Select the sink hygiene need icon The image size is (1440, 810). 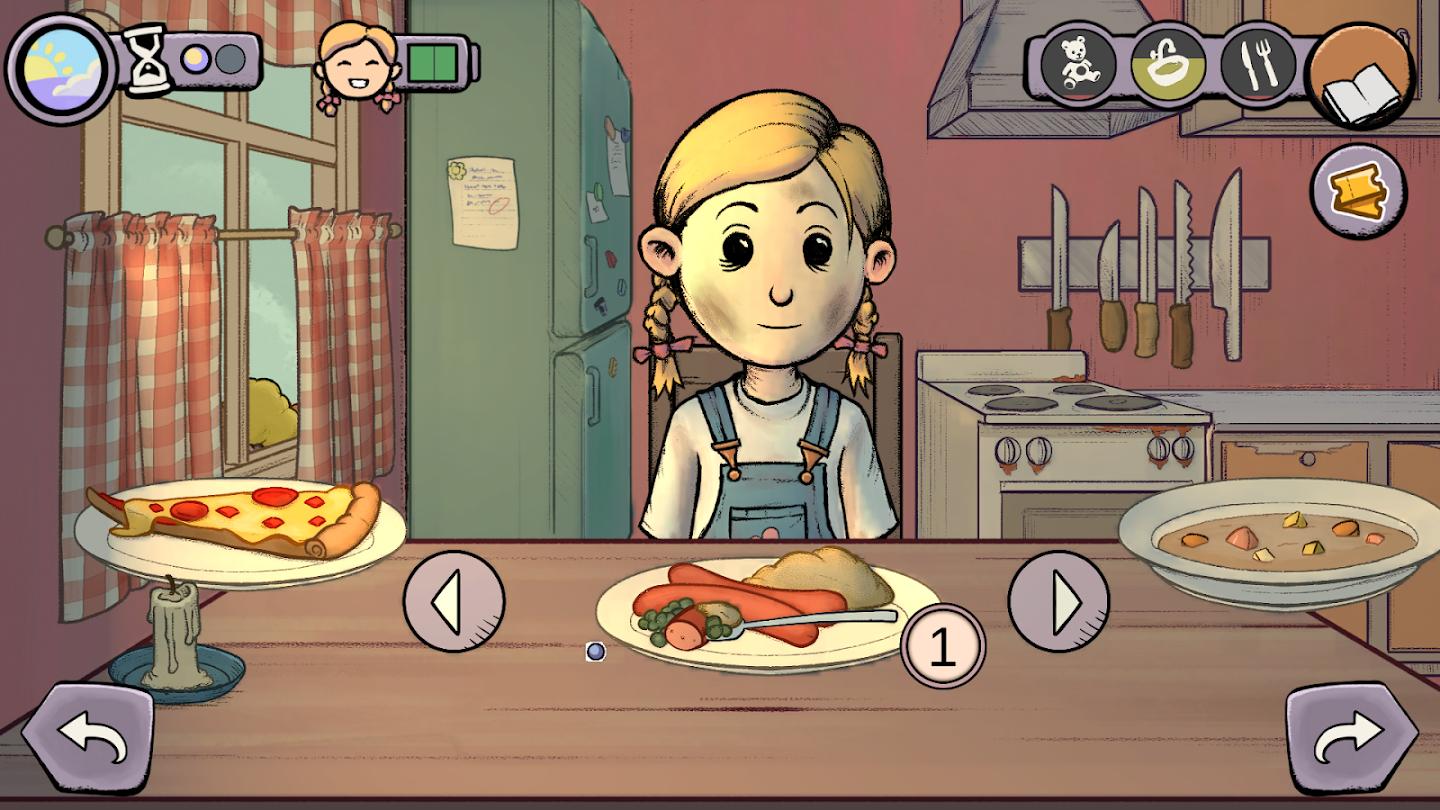point(1168,66)
